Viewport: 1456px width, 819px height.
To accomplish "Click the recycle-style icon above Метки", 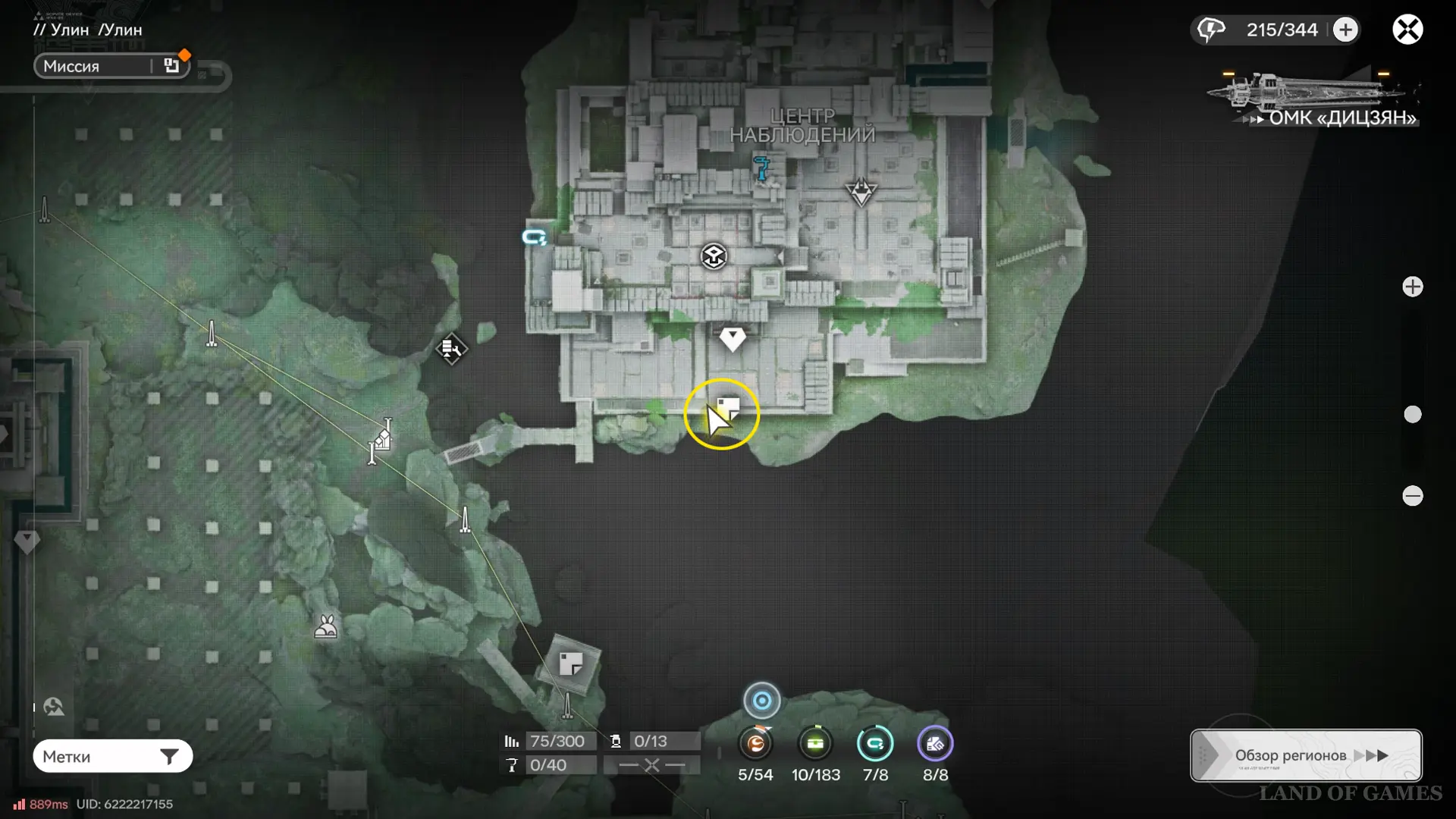I will click(54, 708).
